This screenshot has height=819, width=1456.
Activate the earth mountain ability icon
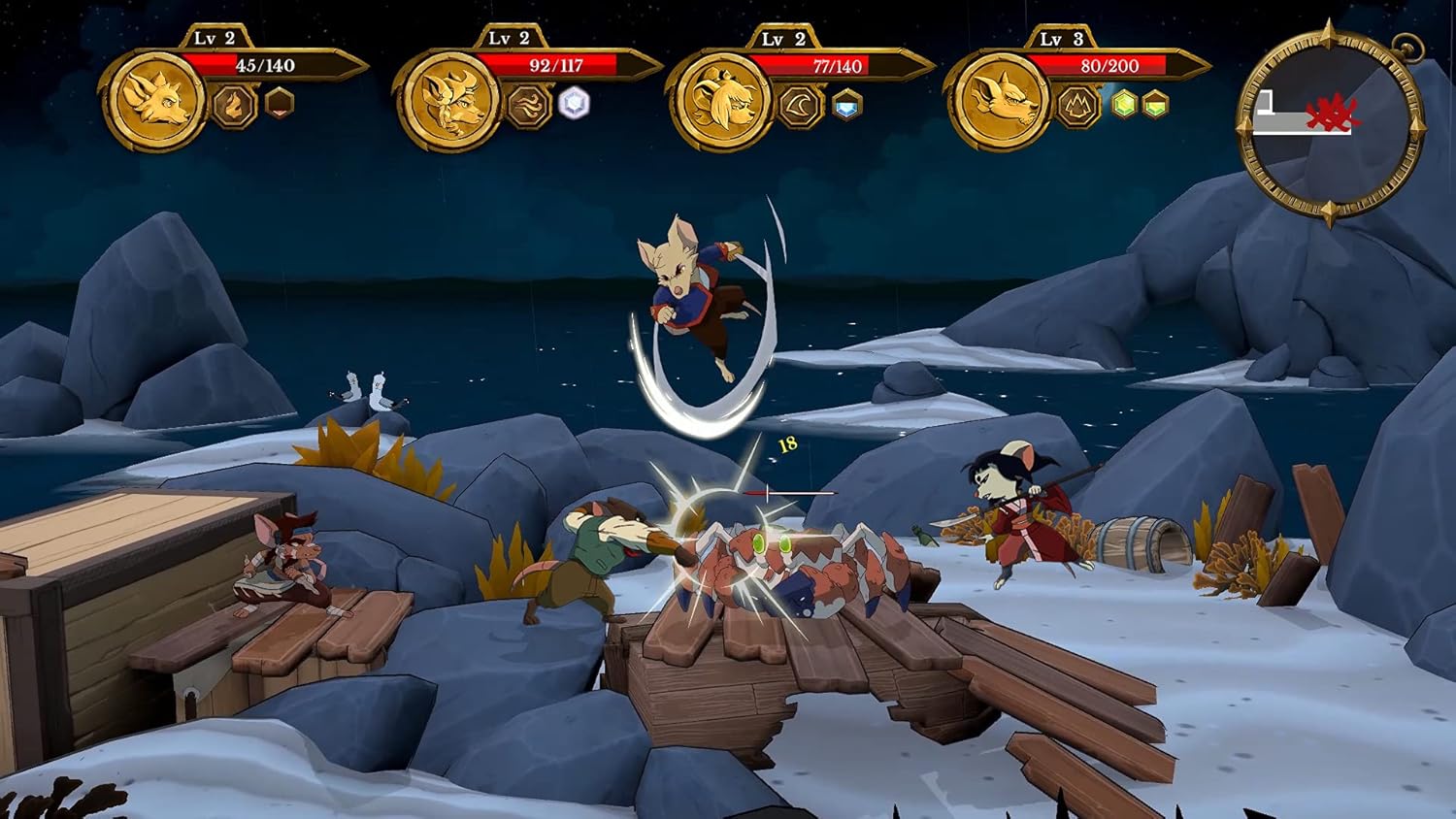[1077, 106]
